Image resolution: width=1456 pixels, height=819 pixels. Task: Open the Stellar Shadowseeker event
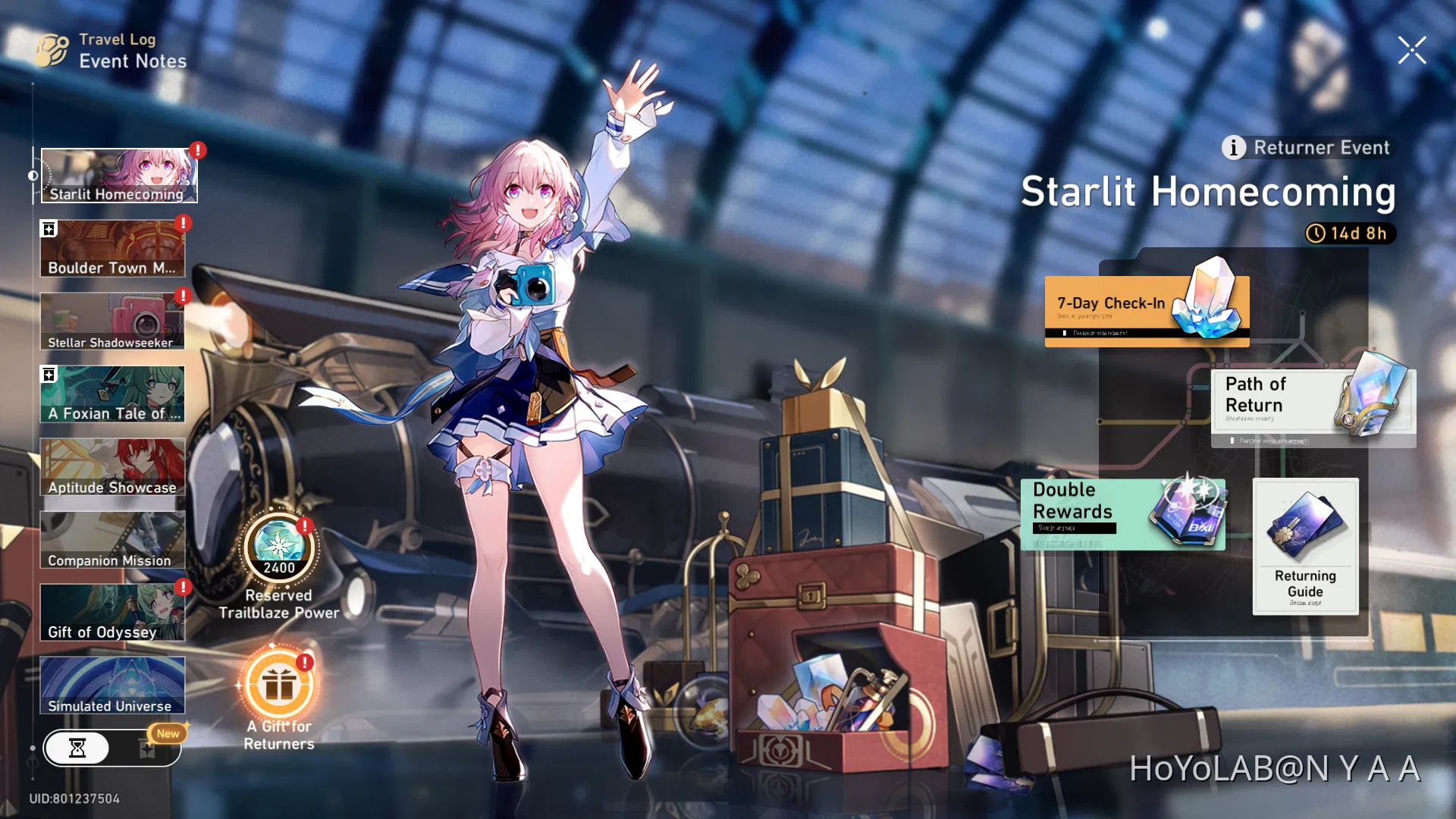click(x=112, y=321)
